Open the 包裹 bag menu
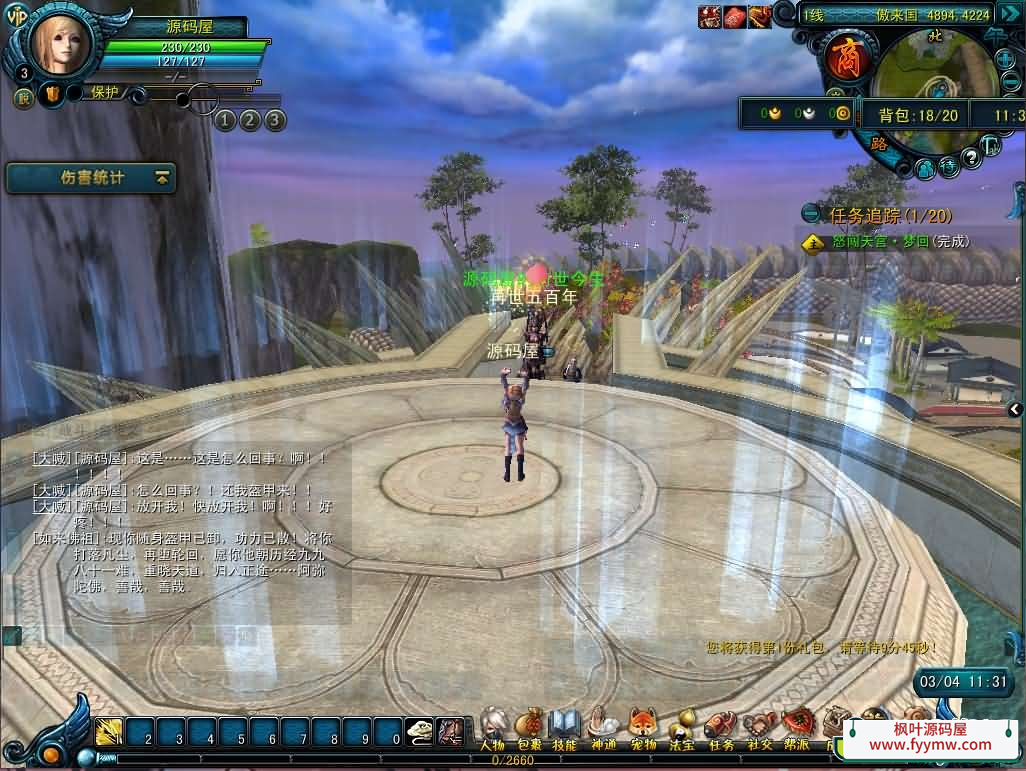This screenshot has width=1026, height=771. (x=529, y=725)
